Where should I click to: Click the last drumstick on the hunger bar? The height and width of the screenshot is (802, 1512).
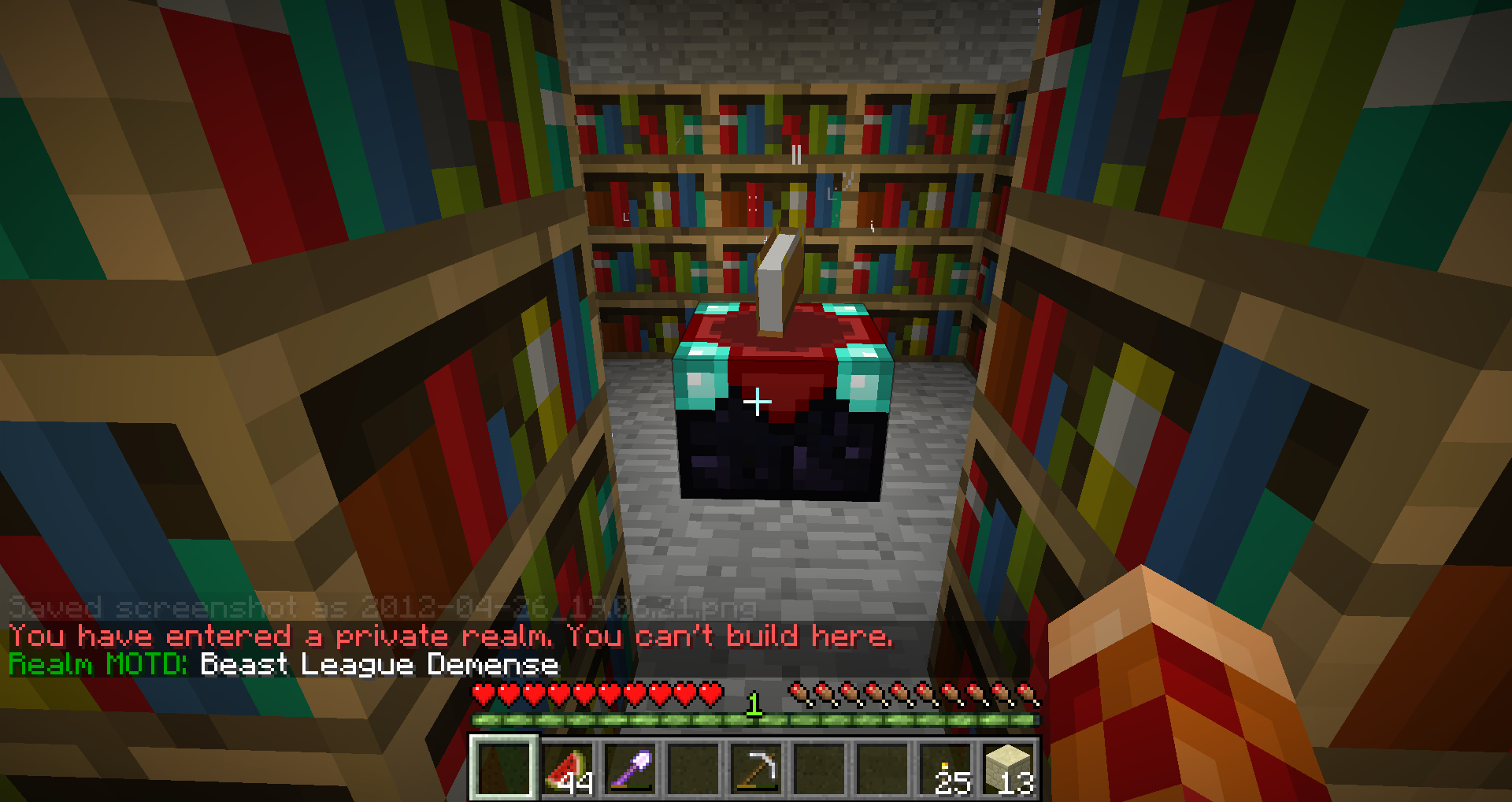tap(1028, 692)
